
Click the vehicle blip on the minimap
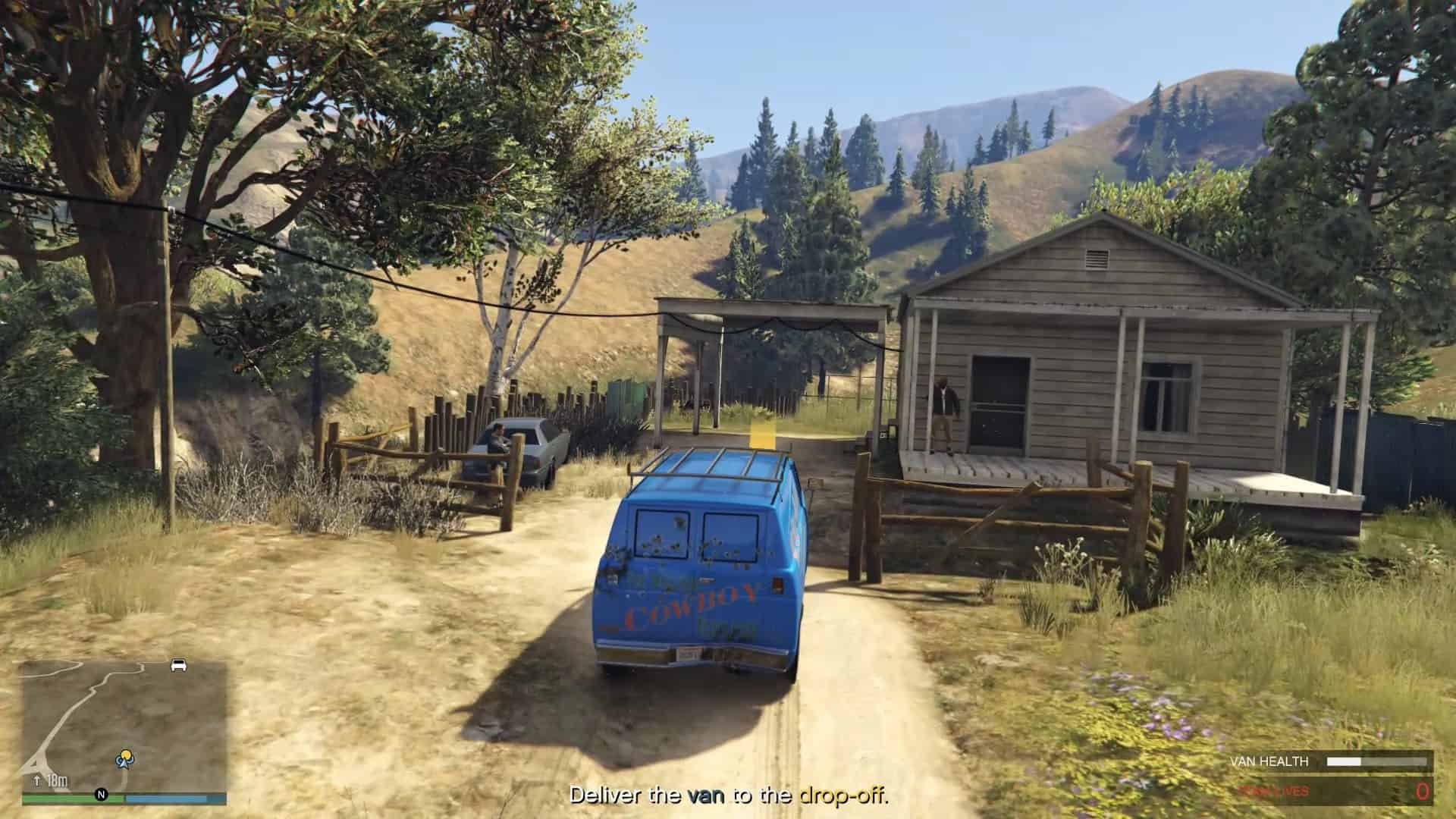pos(177,665)
